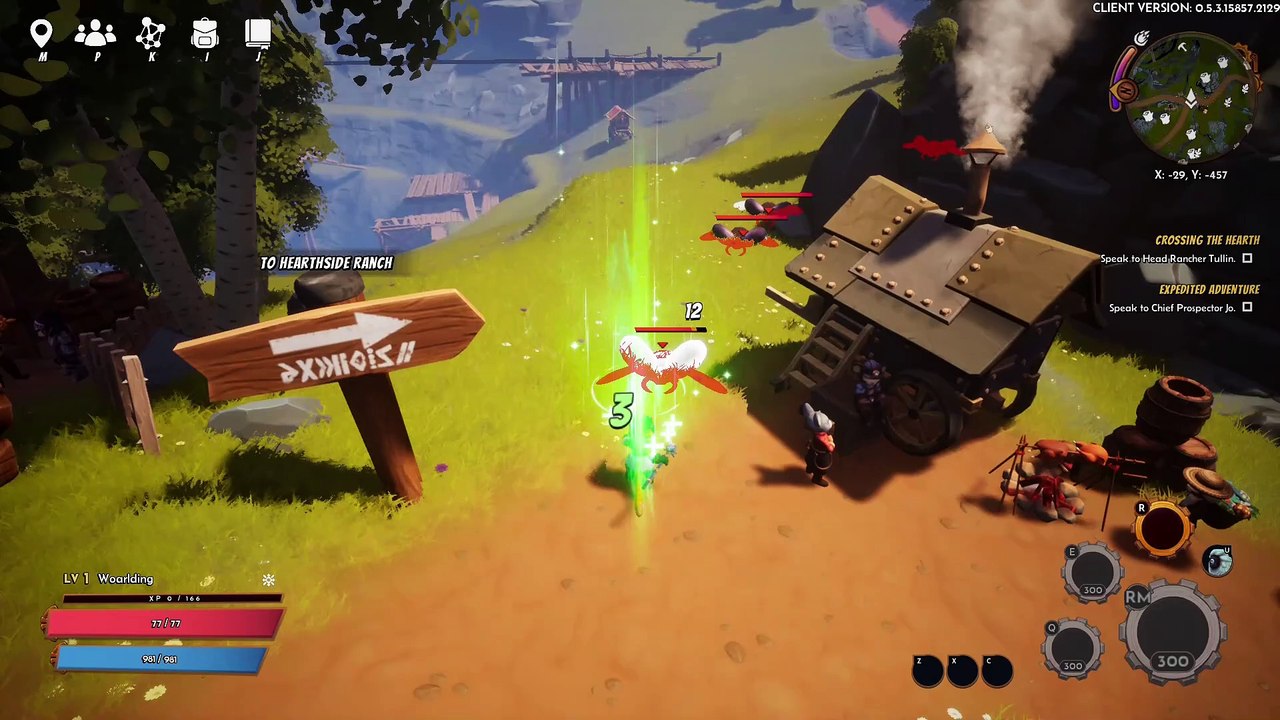Open the skill network node icon
The height and width of the screenshot is (720, 1280).
click(151, 35)
